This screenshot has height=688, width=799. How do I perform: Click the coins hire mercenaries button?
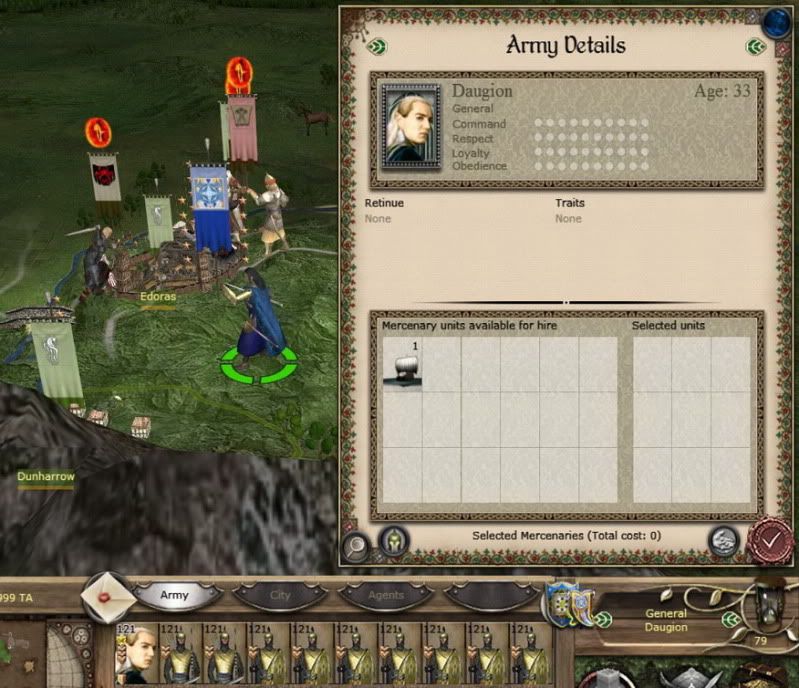click(723, 541)
